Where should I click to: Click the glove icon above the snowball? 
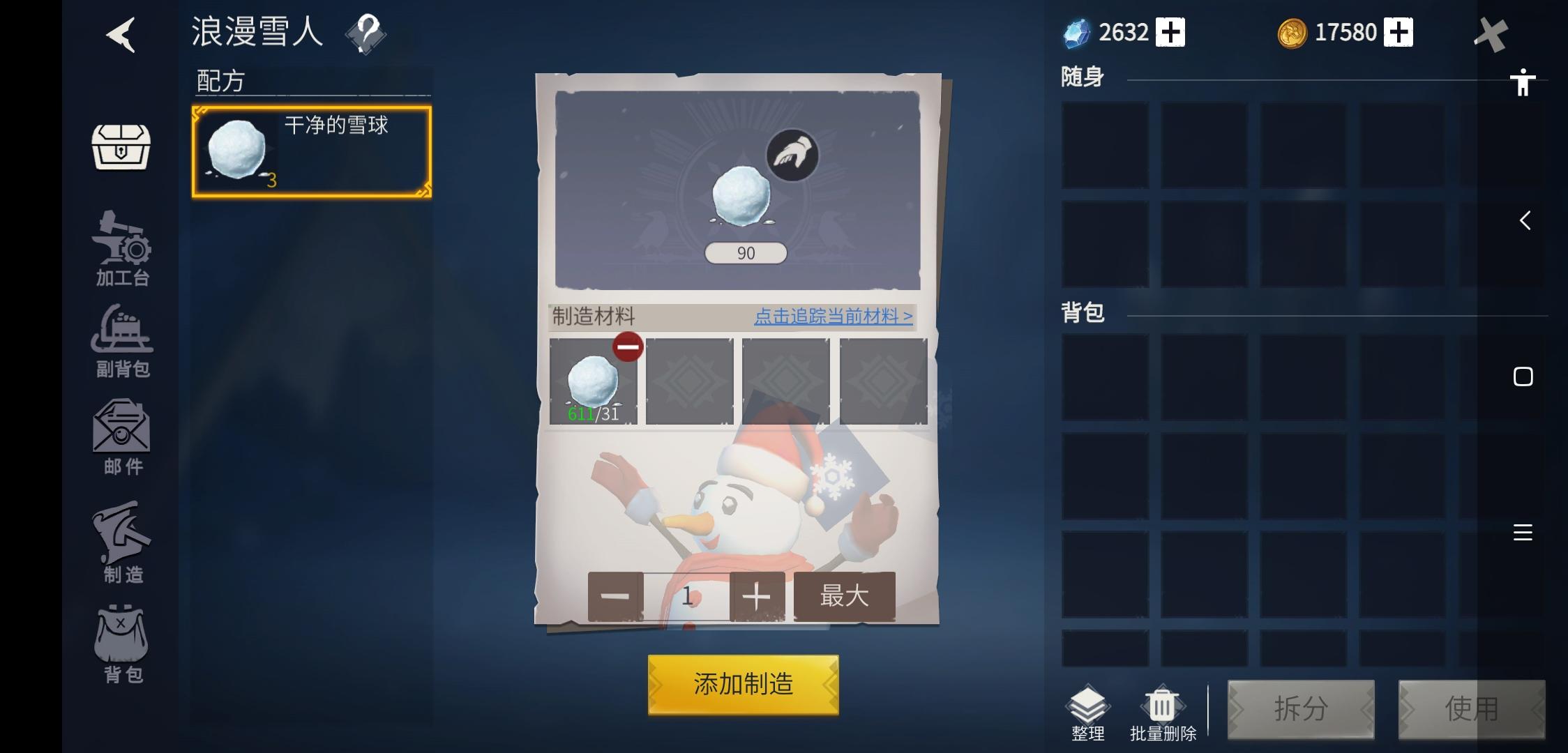pyautogui.click(x=793, y=155)
